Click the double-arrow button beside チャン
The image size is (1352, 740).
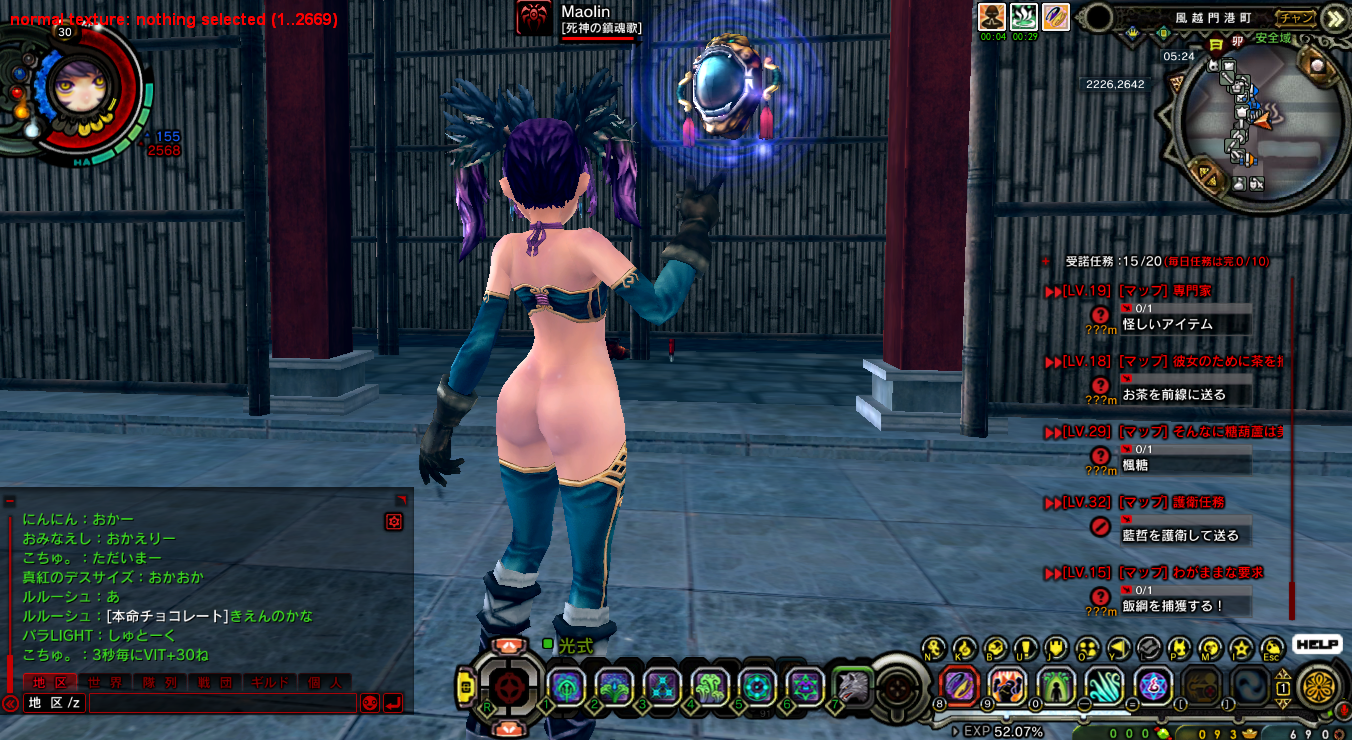click(x=1334, y=17)
